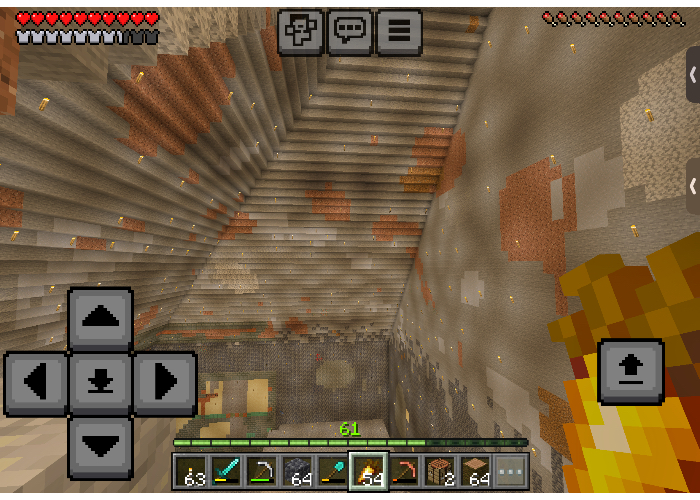Select the crafting table hotbar slot
The image size is (700, 500).
(x=441, y=471)
